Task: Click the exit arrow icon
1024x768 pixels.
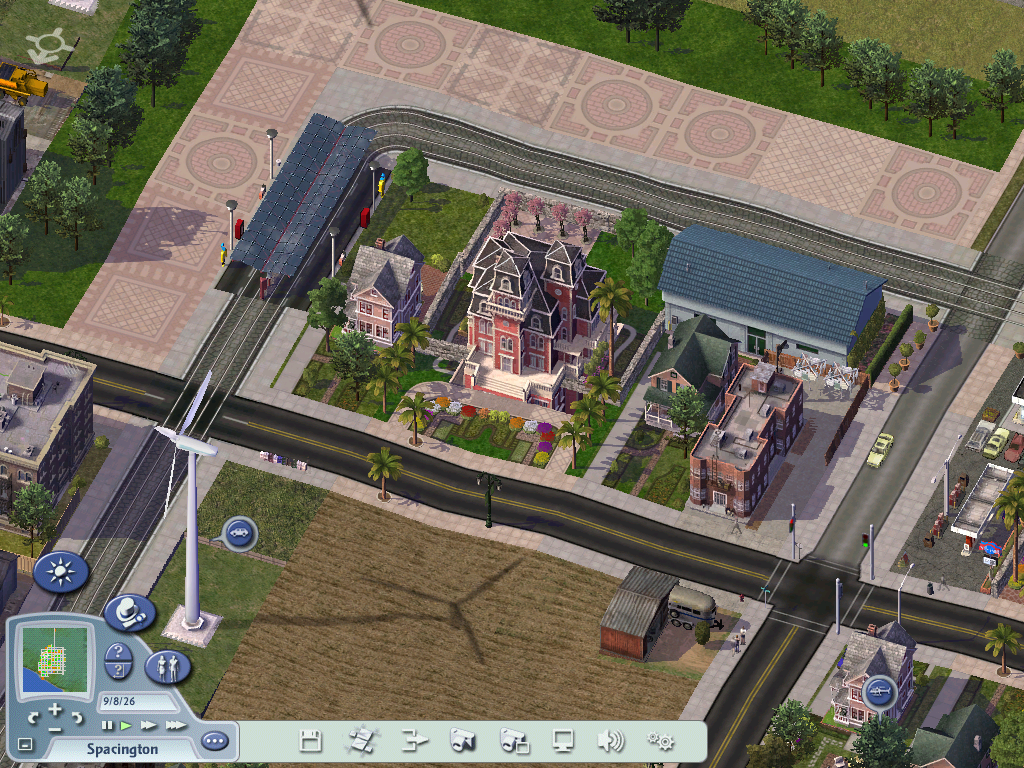Action: 411,741
